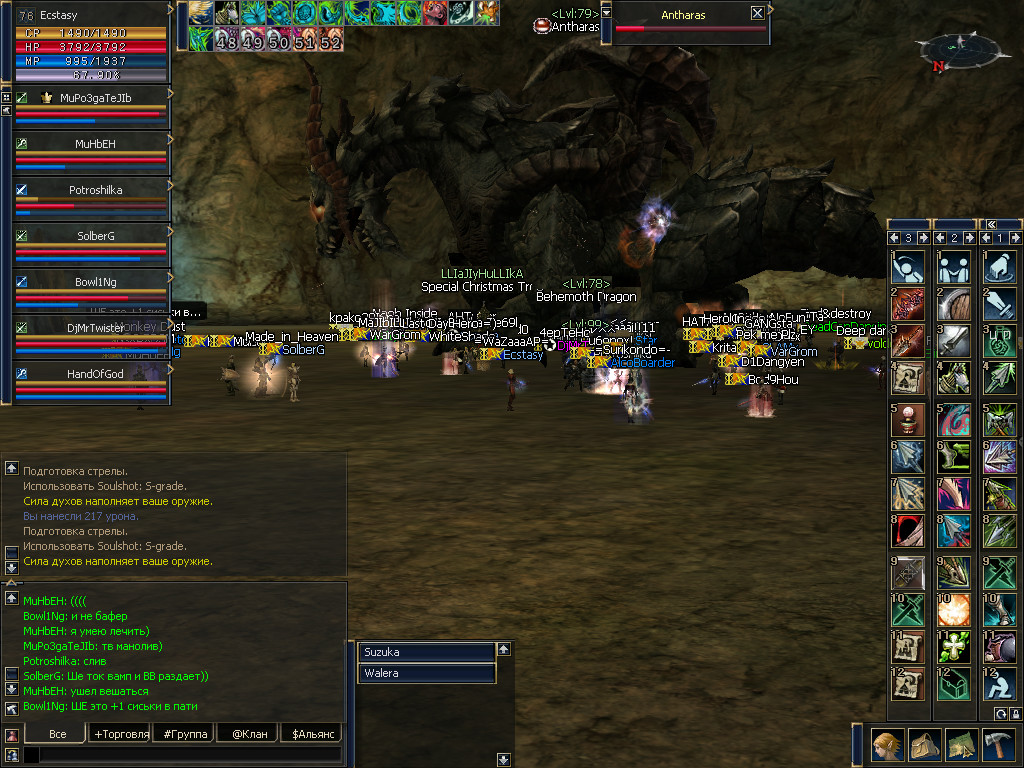
Task: Use the sit-down action in slot 12
Action: point(1000,683)
